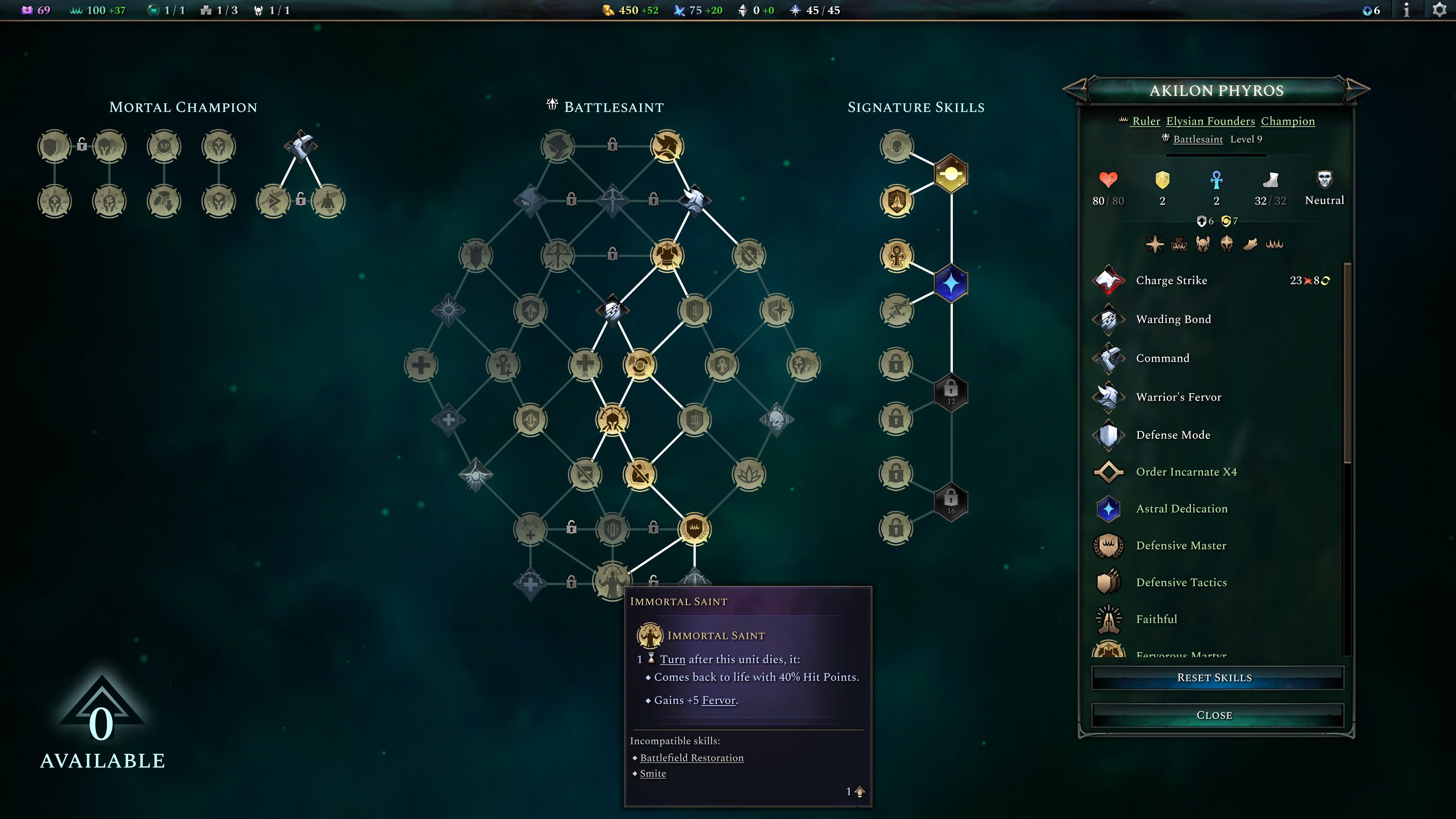This screenshot has height=819, width=1456.
Task: Click the Astral Dedication diamond icon
Action: 1109,508
